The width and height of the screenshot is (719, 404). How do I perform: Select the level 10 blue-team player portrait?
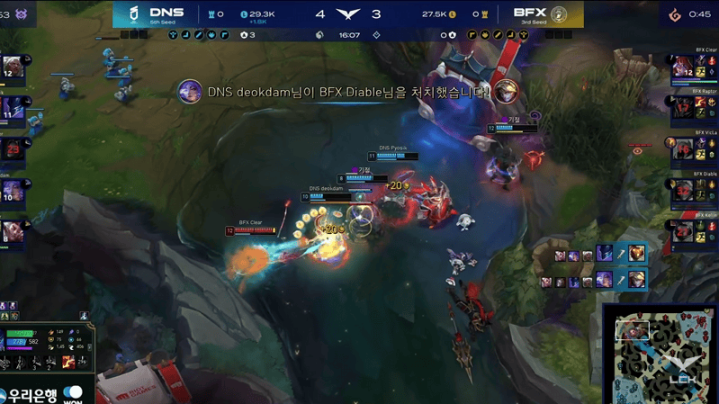[13, 190]
